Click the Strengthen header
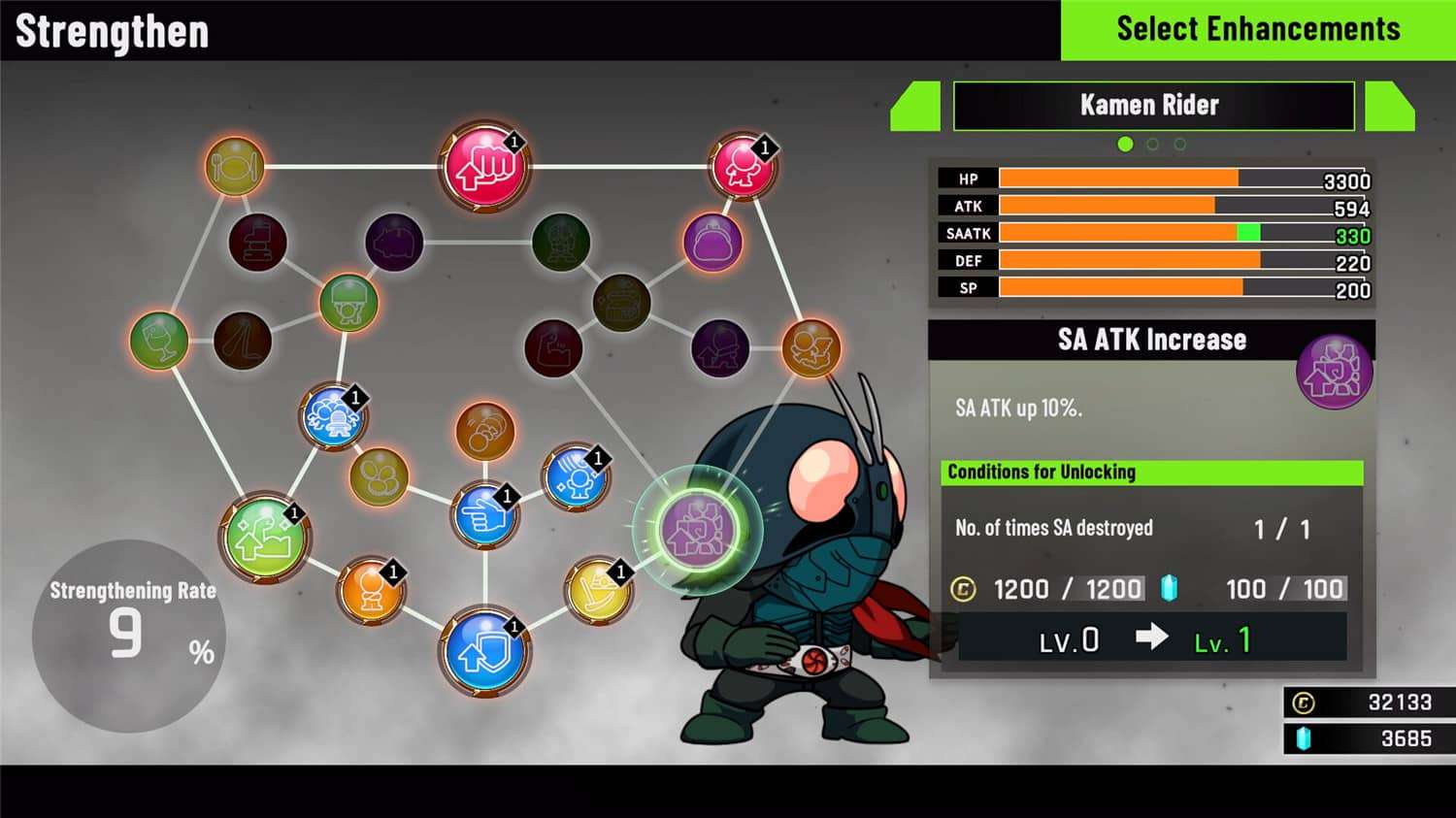 coord(110,30)
